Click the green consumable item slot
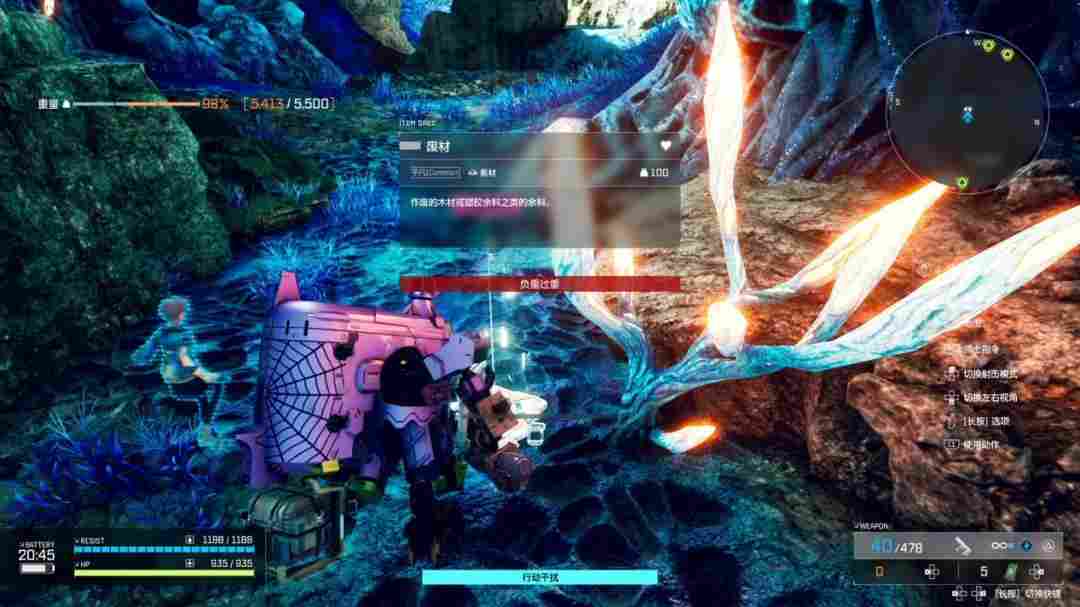Image resolution: width=1080 pixels, height=607 pixels. tap(1010, 572)
